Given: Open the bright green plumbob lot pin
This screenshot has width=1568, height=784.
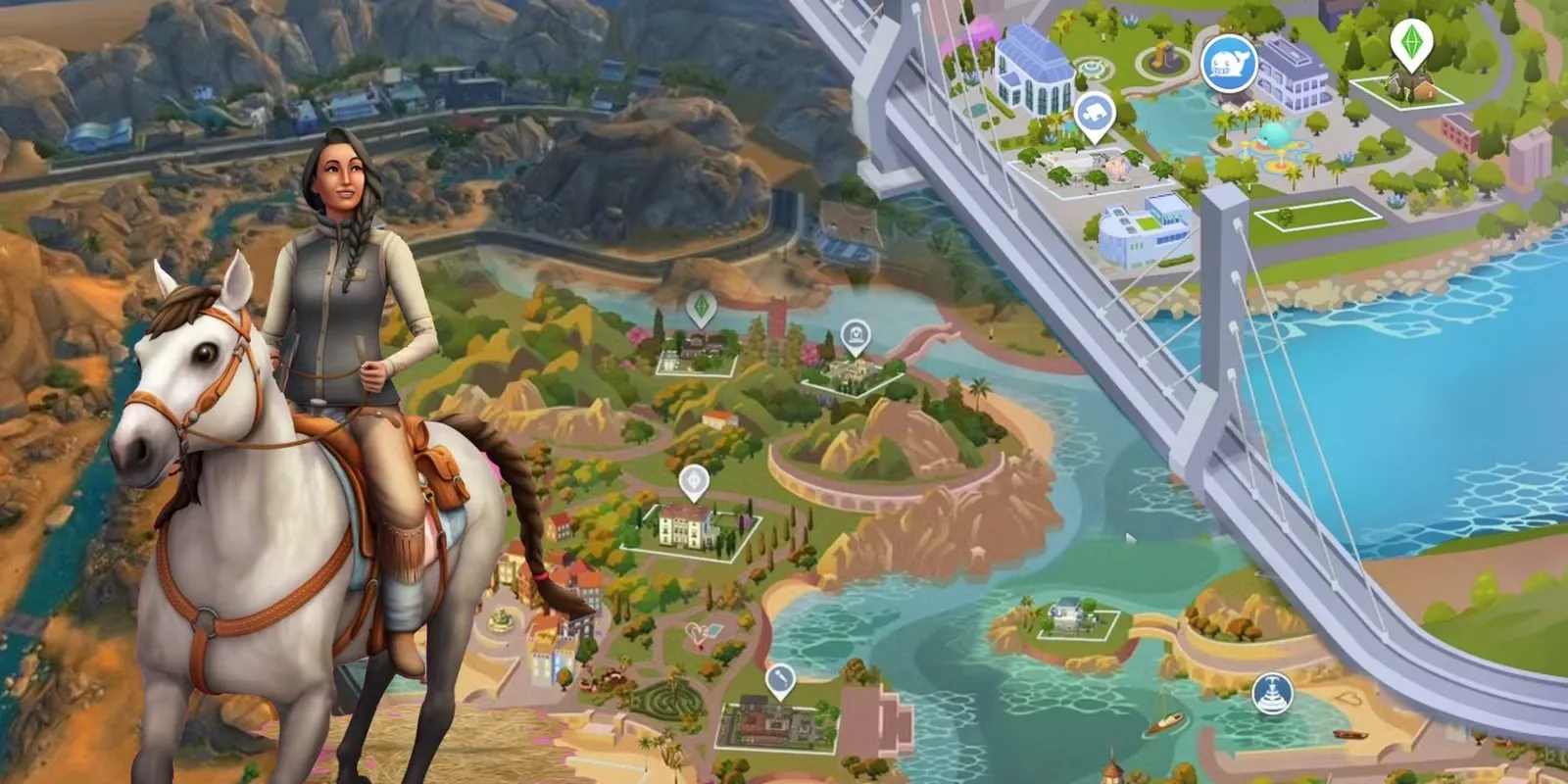Looking at the screenshot, I should click(1410, 44).
